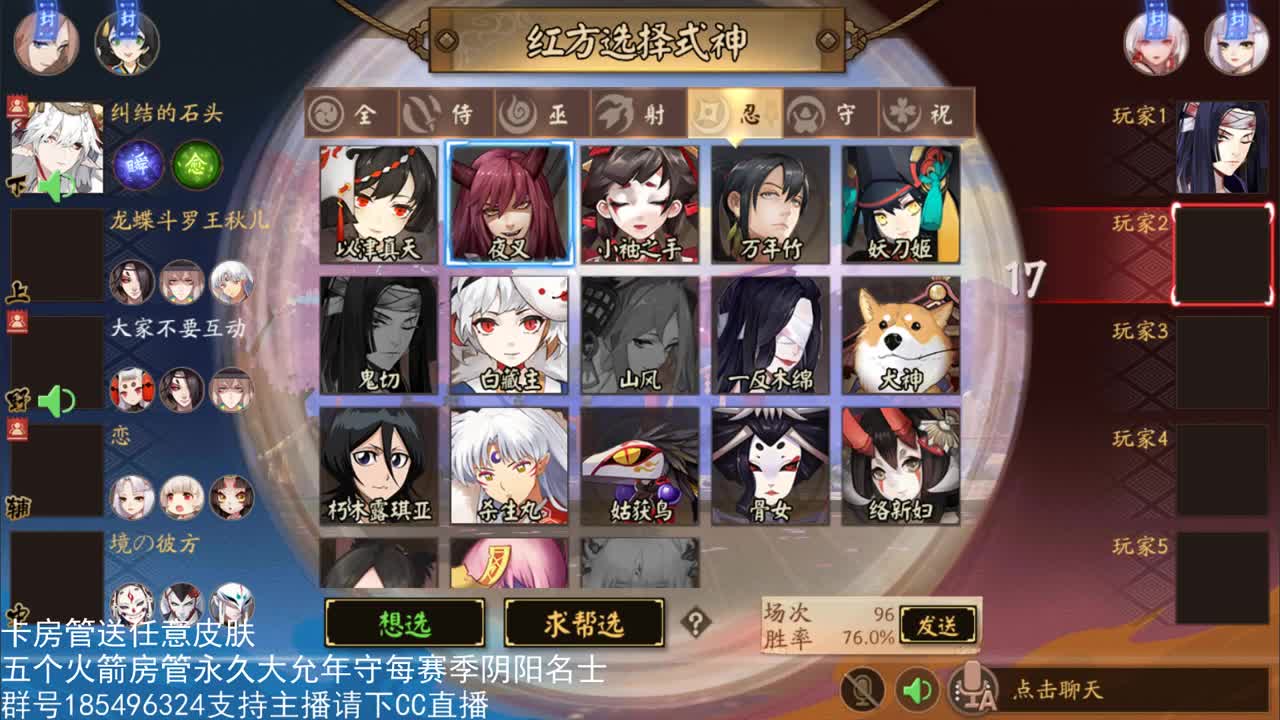Screen dimensions: 1280x720
Task: Mute the microphone at bottom right
Action: click(860, 690)
